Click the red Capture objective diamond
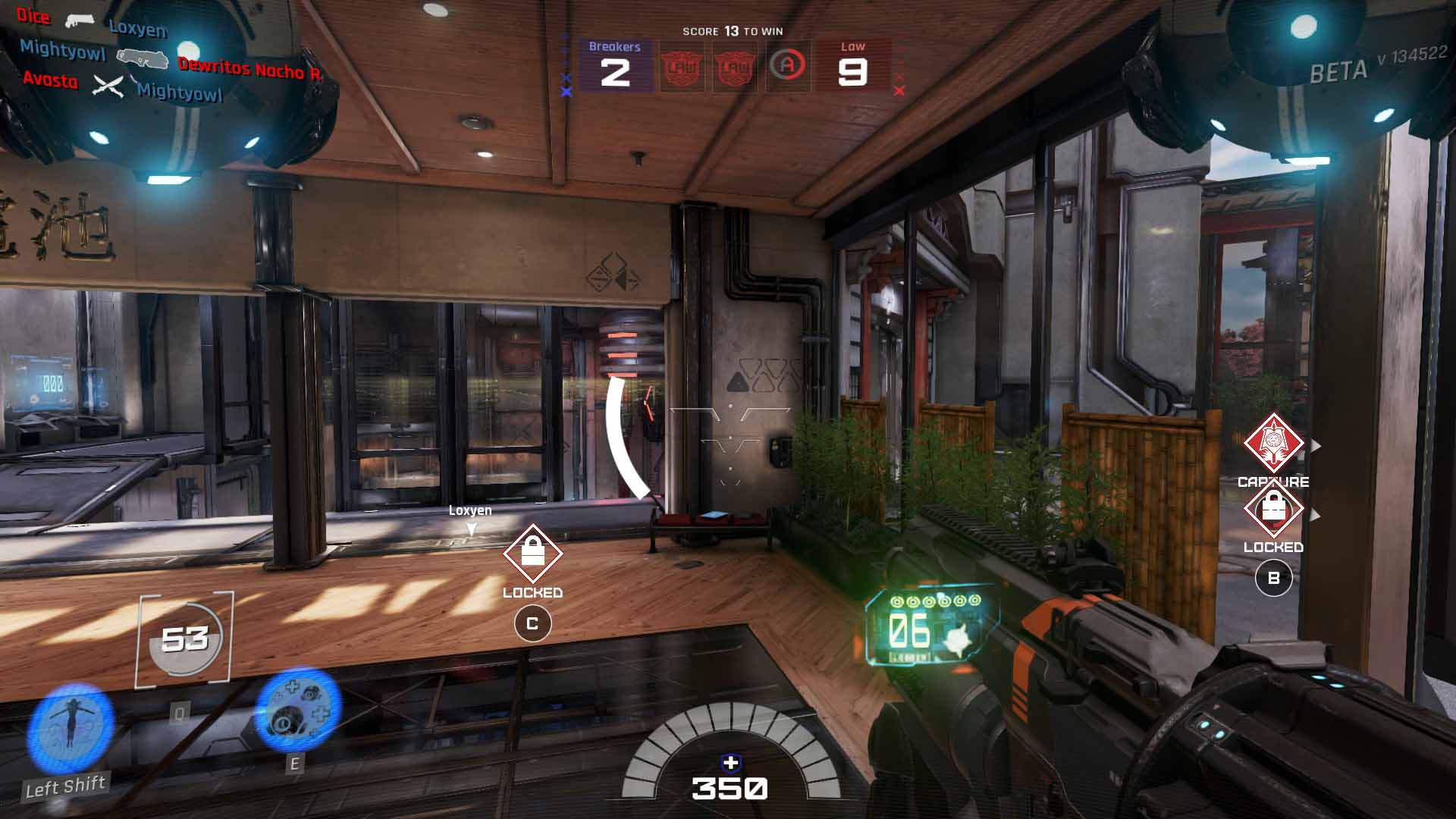Viewport: 1456px width, 819px height. tap(1273, 444)
